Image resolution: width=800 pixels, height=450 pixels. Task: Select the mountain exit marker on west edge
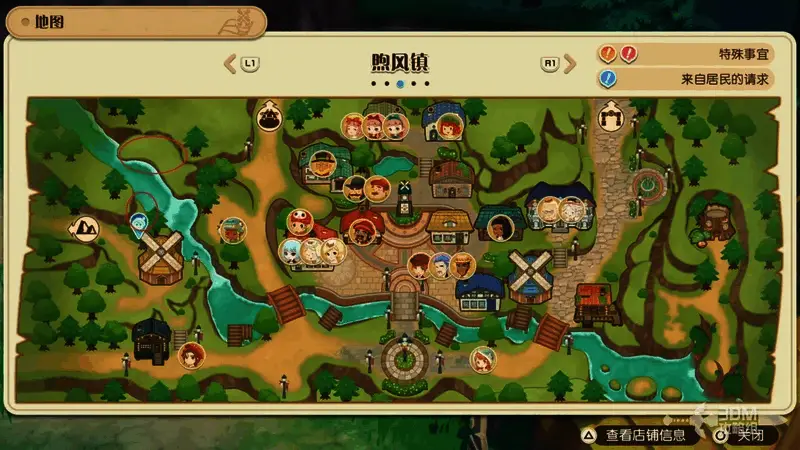click(82, 228)
